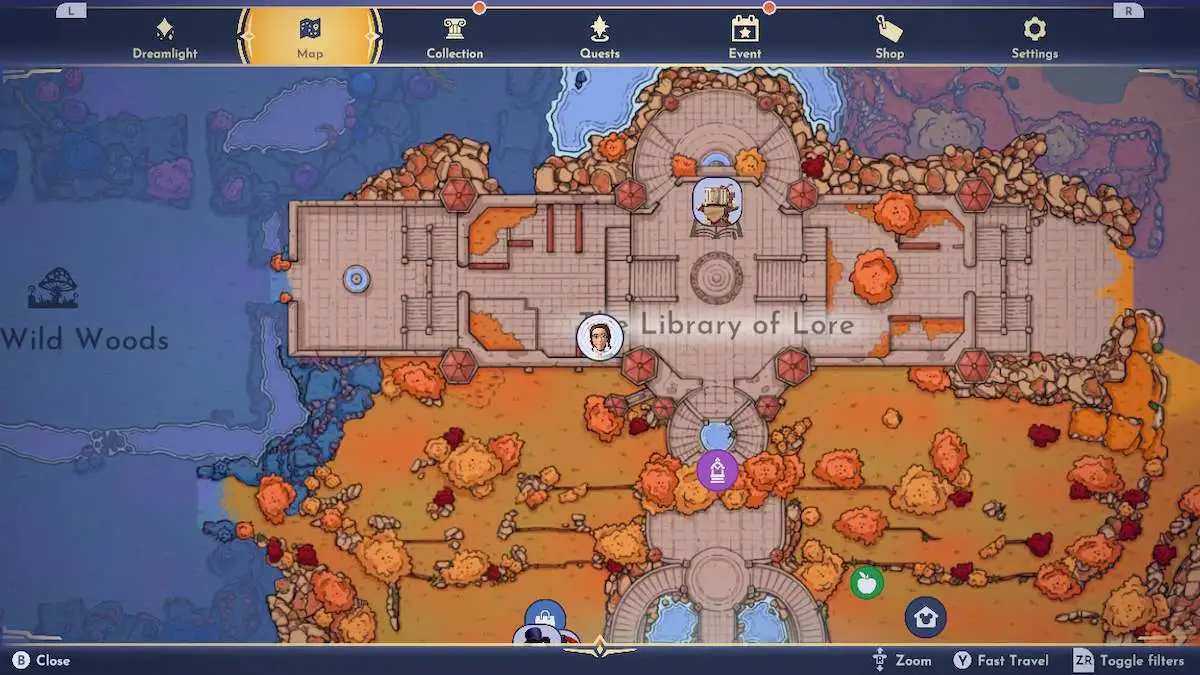Select the player avatar map marker
This screenshot has width=1200, height=675.
point(600,337)
